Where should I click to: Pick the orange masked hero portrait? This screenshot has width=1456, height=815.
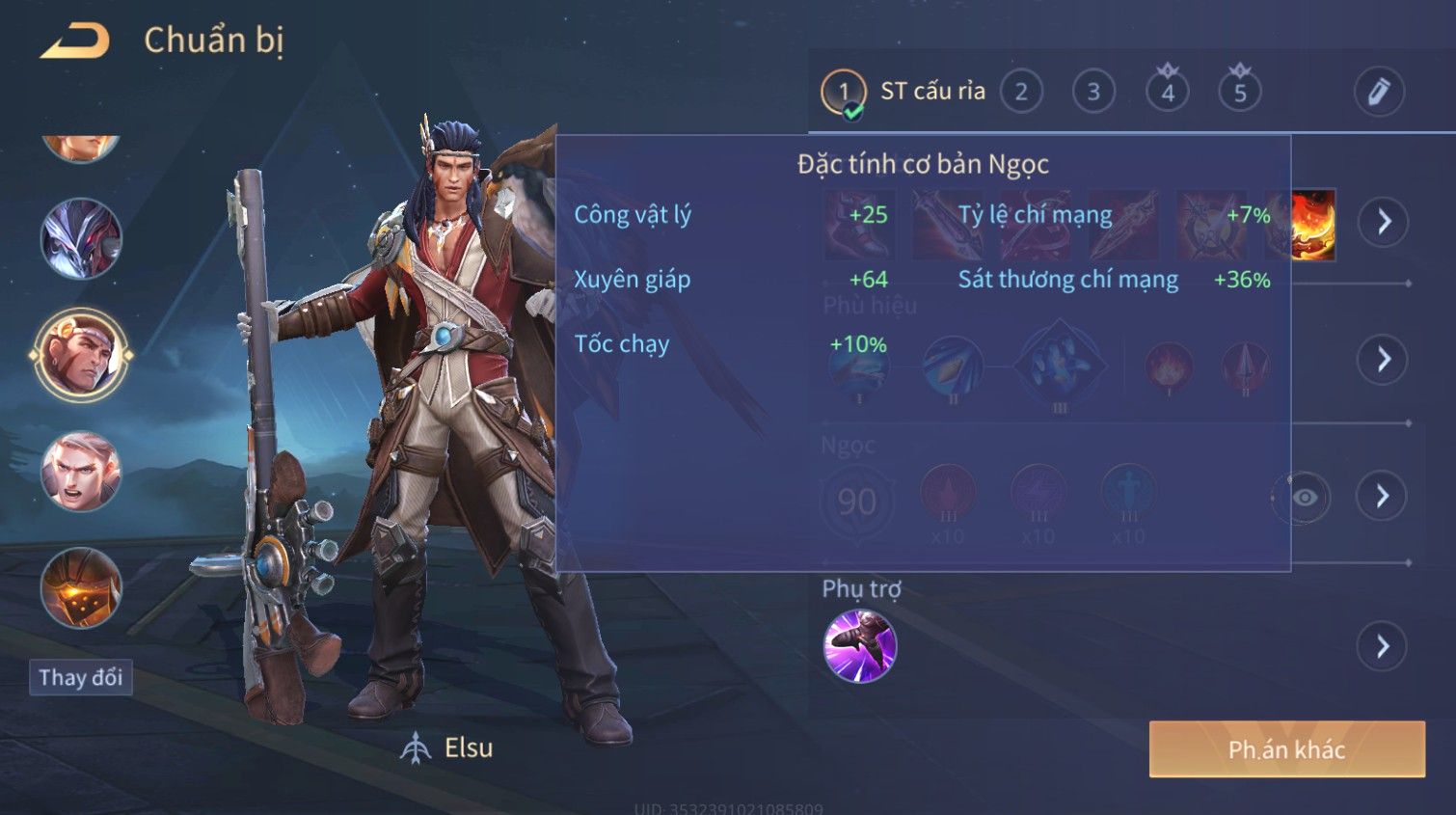click(81, 587)
